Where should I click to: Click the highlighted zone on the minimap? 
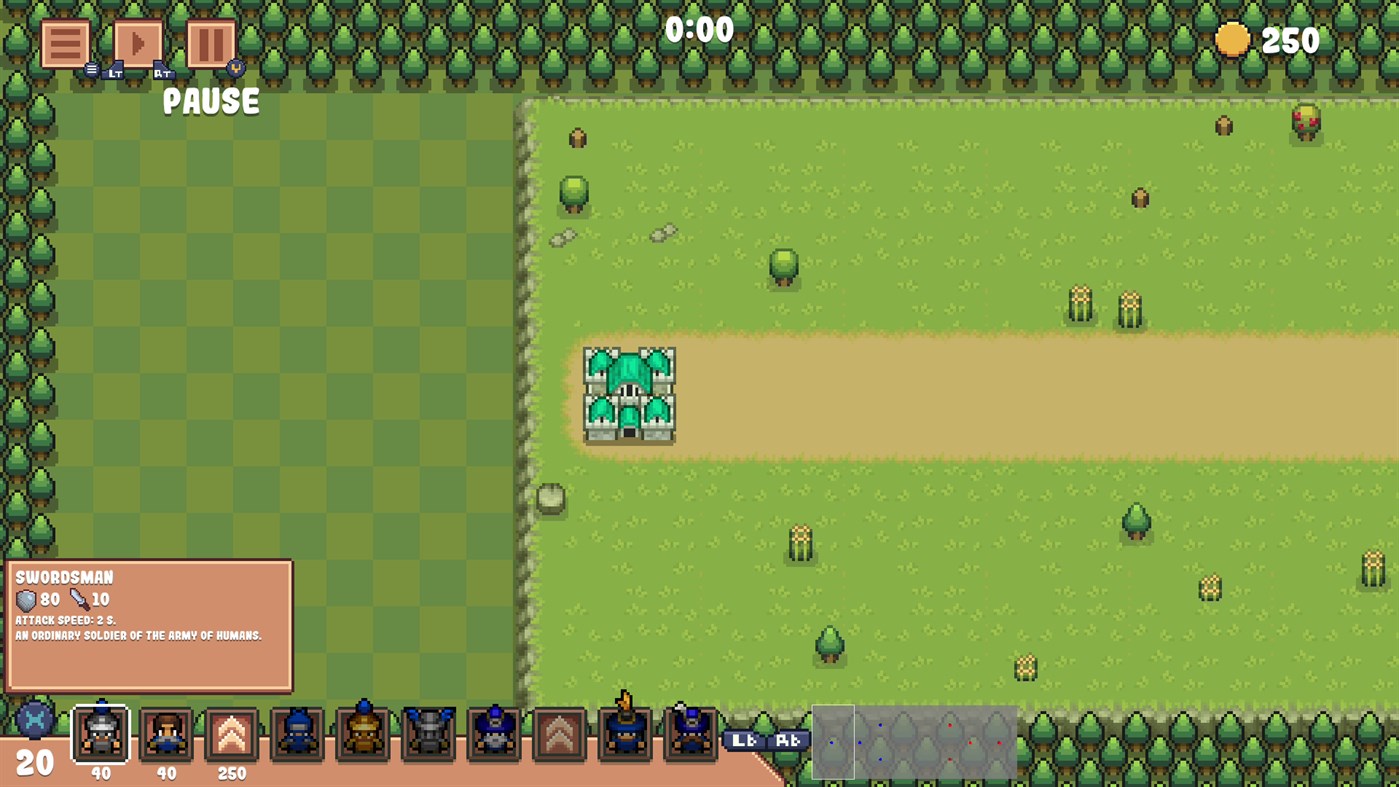(x=832, y=741)
